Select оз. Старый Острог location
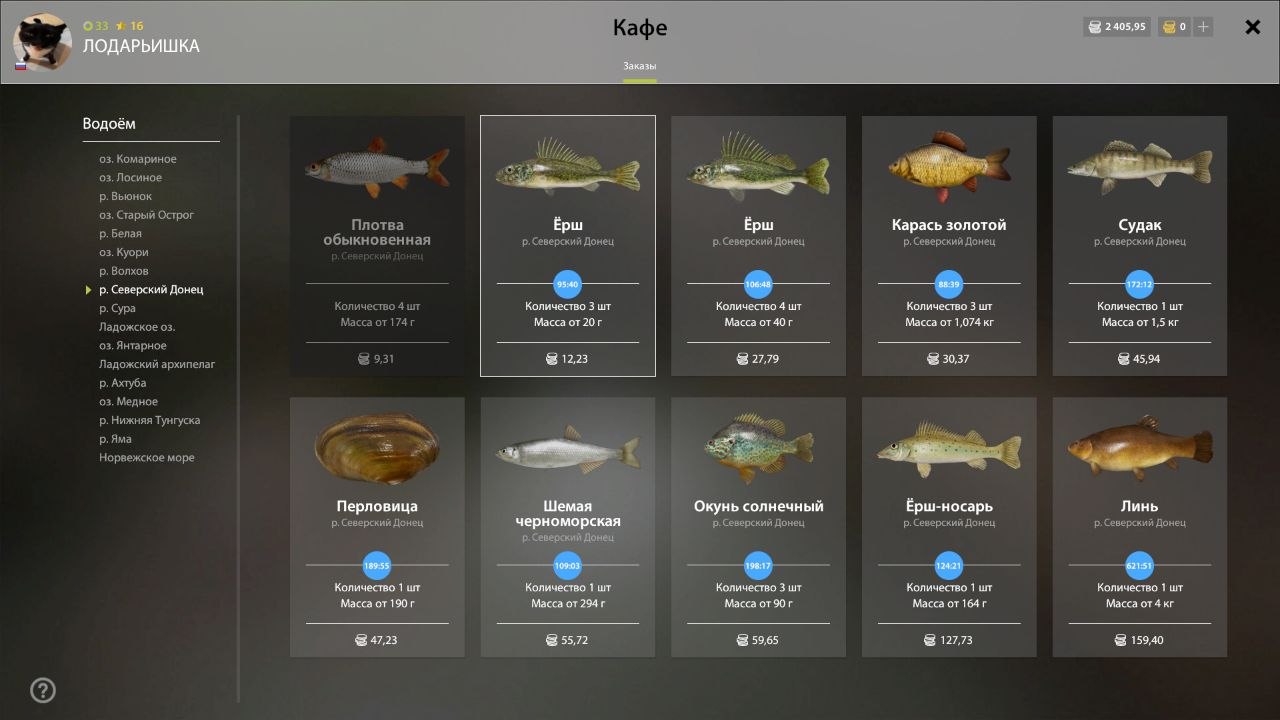 [x=146, y=215]
